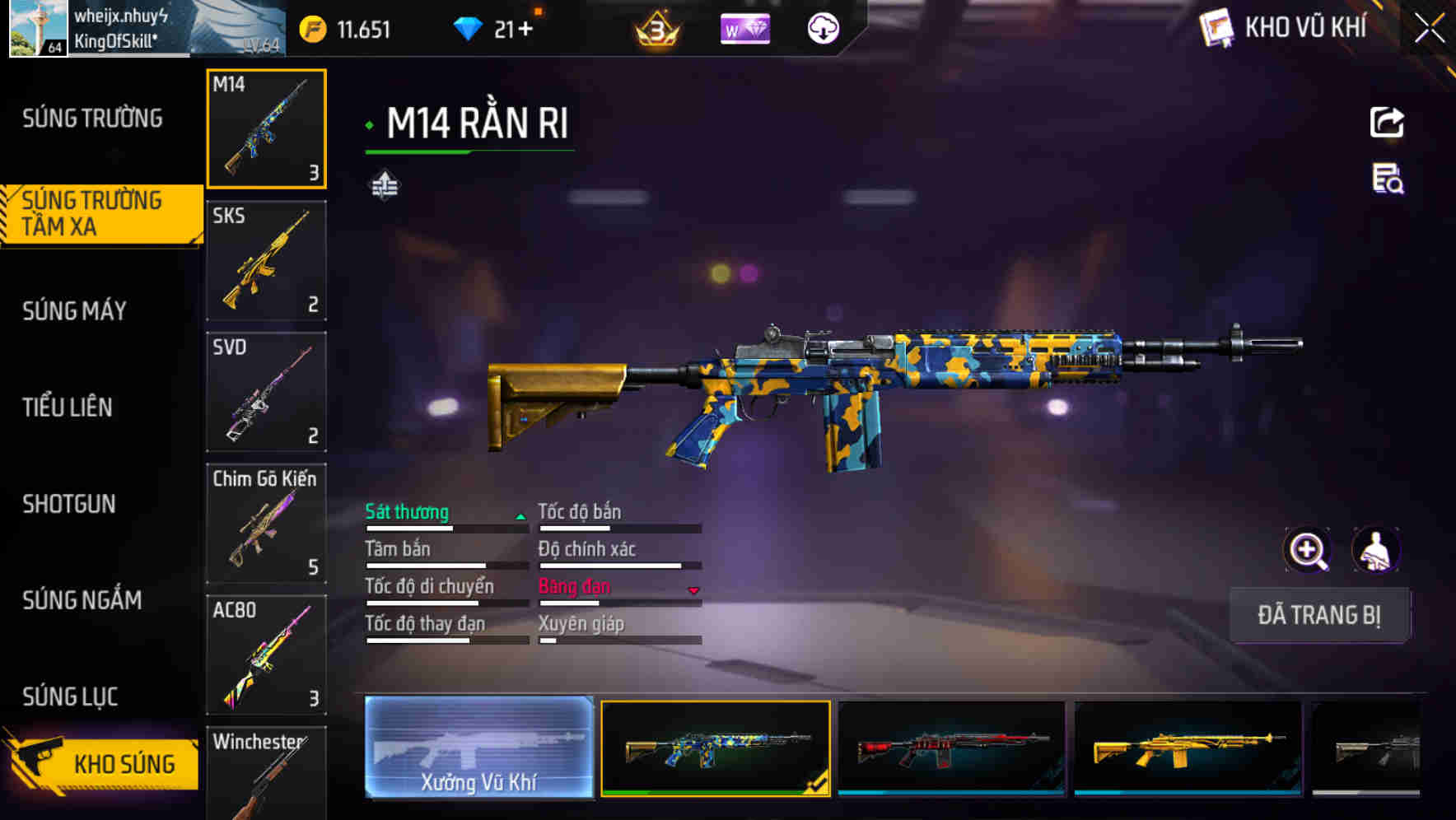Click the Đã Trang Bị button
Viewport: 1456px width, 820px height.
click(x=1318, y=615)
